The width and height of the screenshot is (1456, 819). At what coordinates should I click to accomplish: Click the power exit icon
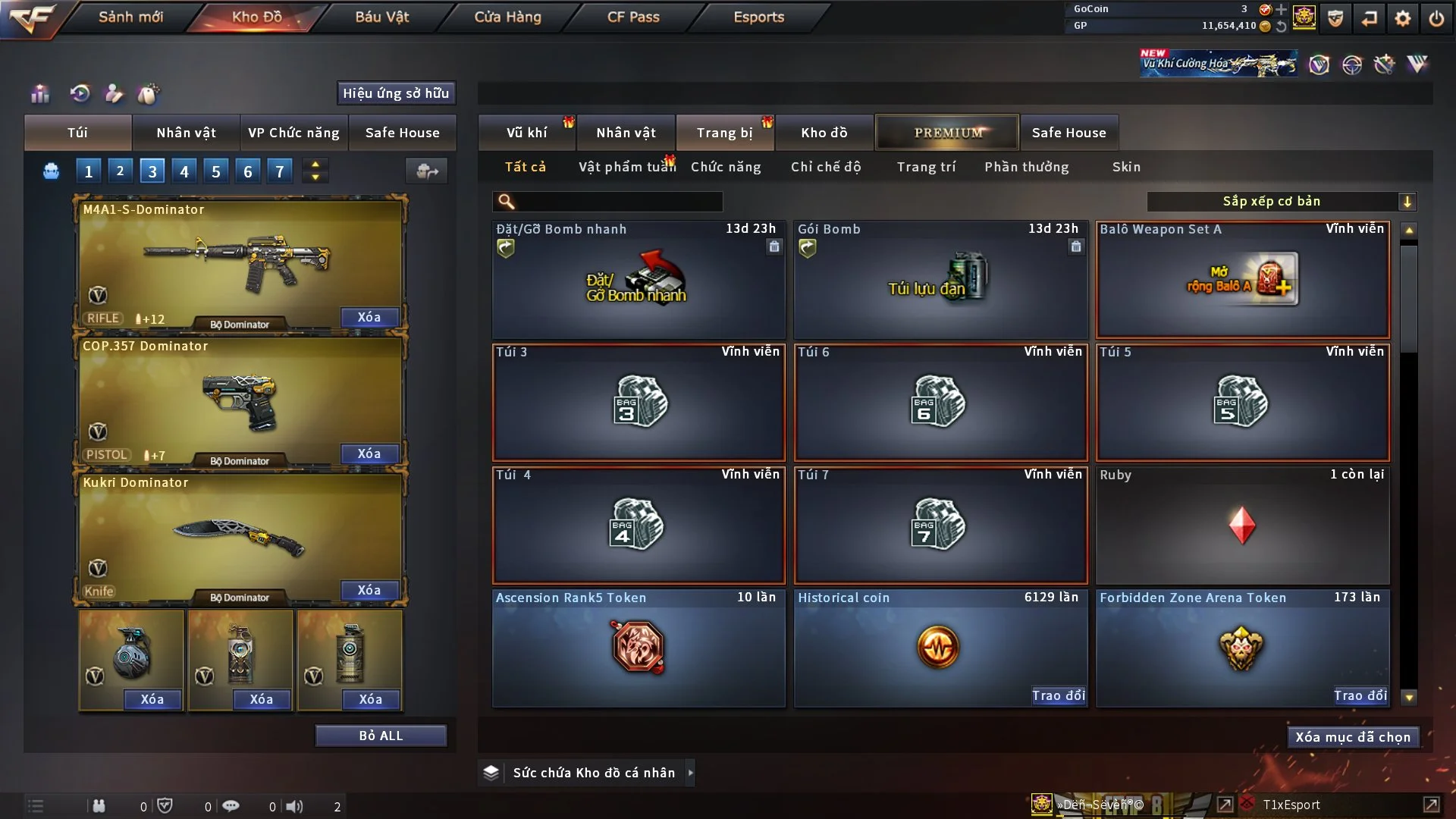(1436, 18)
